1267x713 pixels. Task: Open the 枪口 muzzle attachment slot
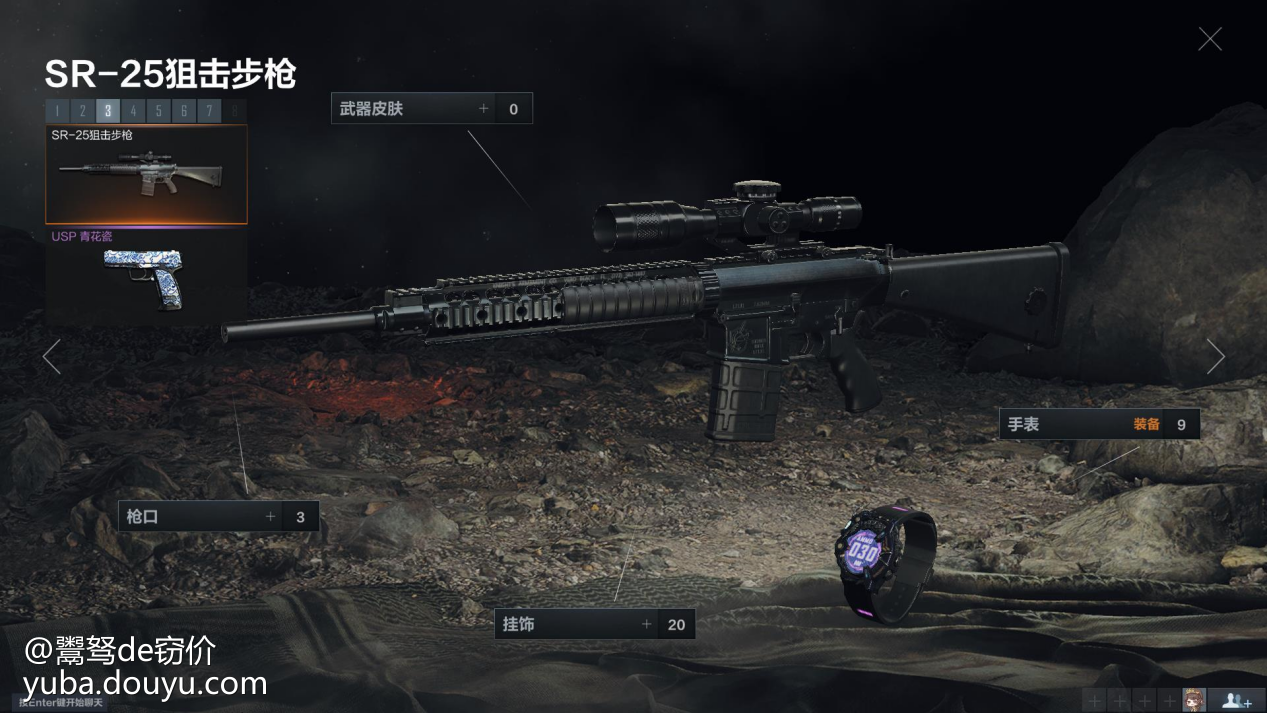(218, 517)
